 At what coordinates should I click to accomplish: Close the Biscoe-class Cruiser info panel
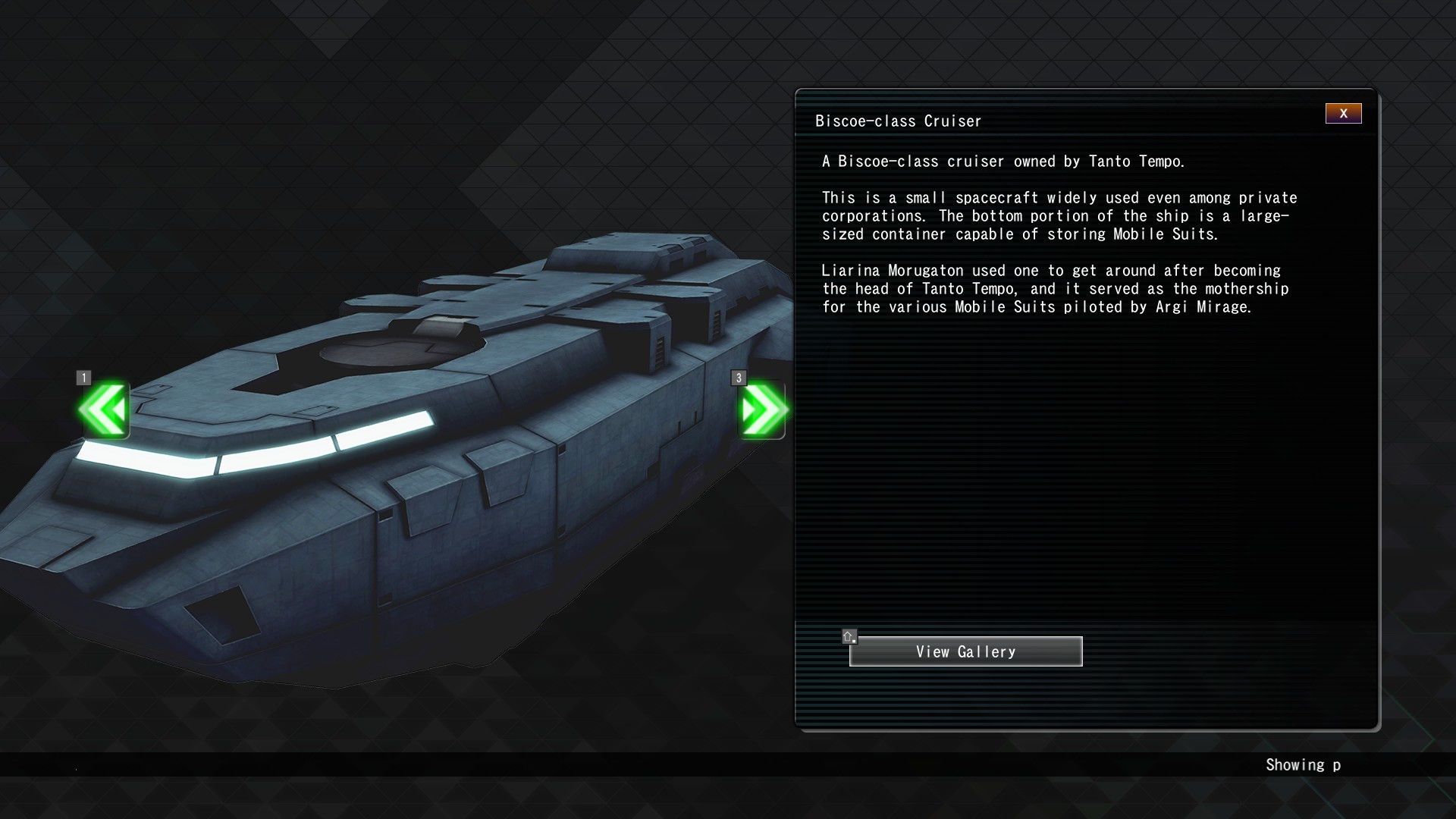pyautogui.click(x=1343, y=114)
